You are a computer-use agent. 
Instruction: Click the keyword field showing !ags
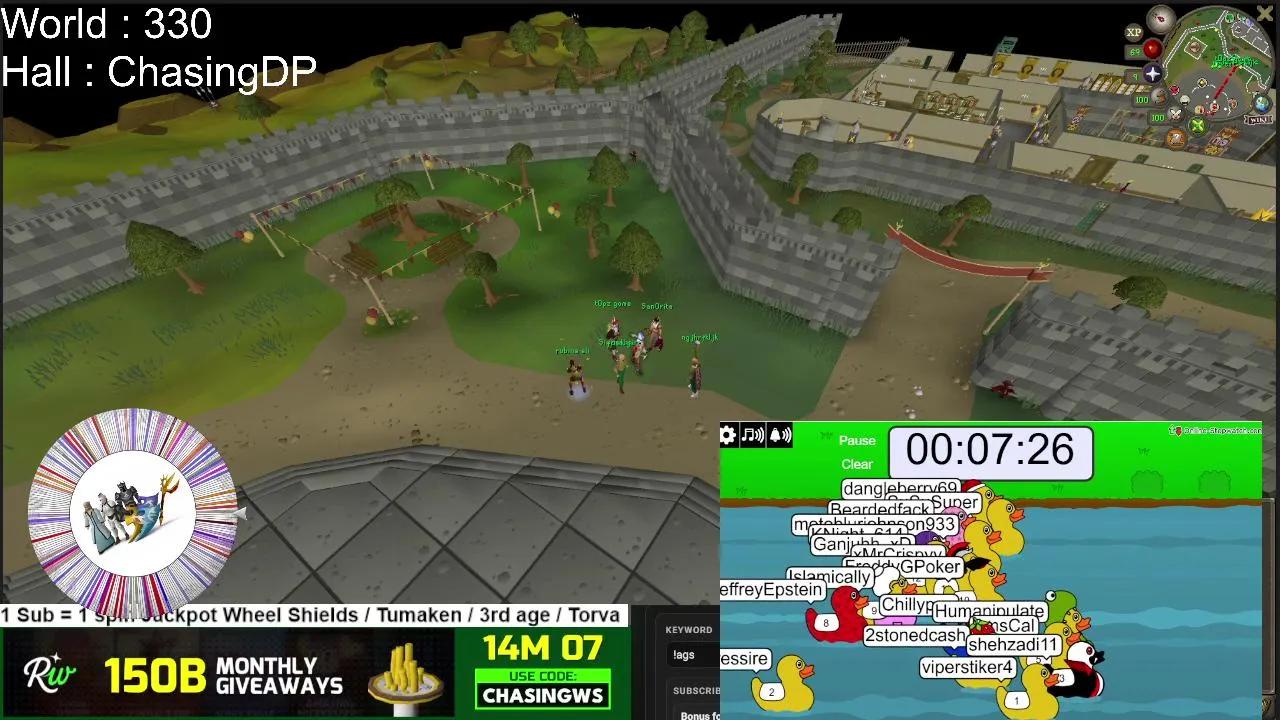[x=685, y=654]
